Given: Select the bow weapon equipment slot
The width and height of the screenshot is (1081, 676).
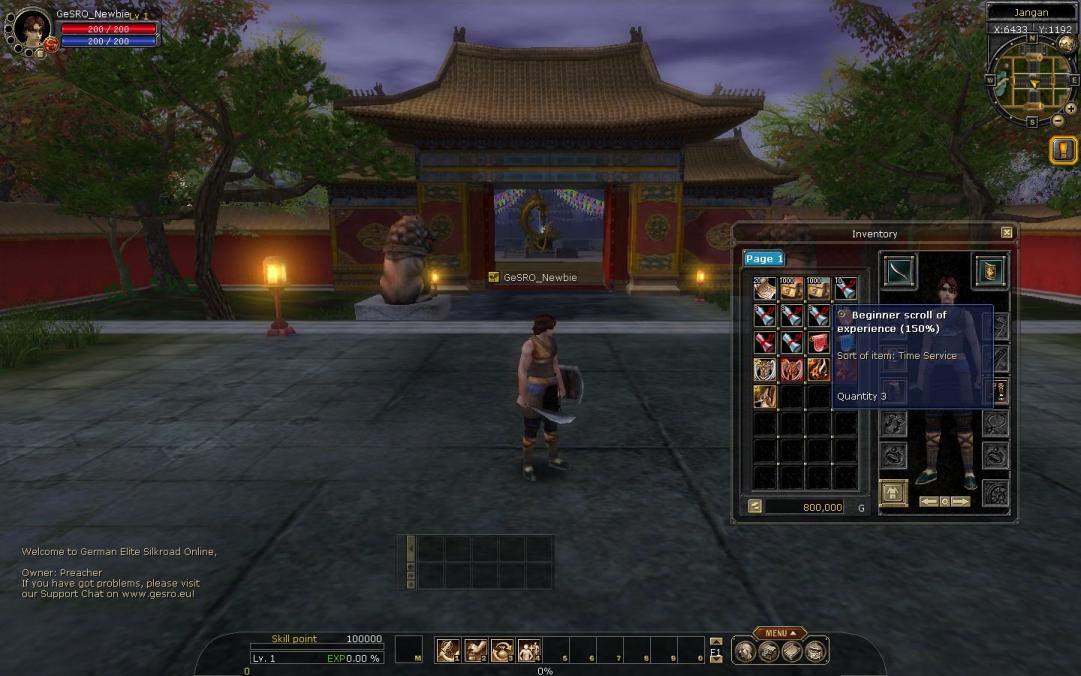Looking at the screenshot, I should point(900,271).
